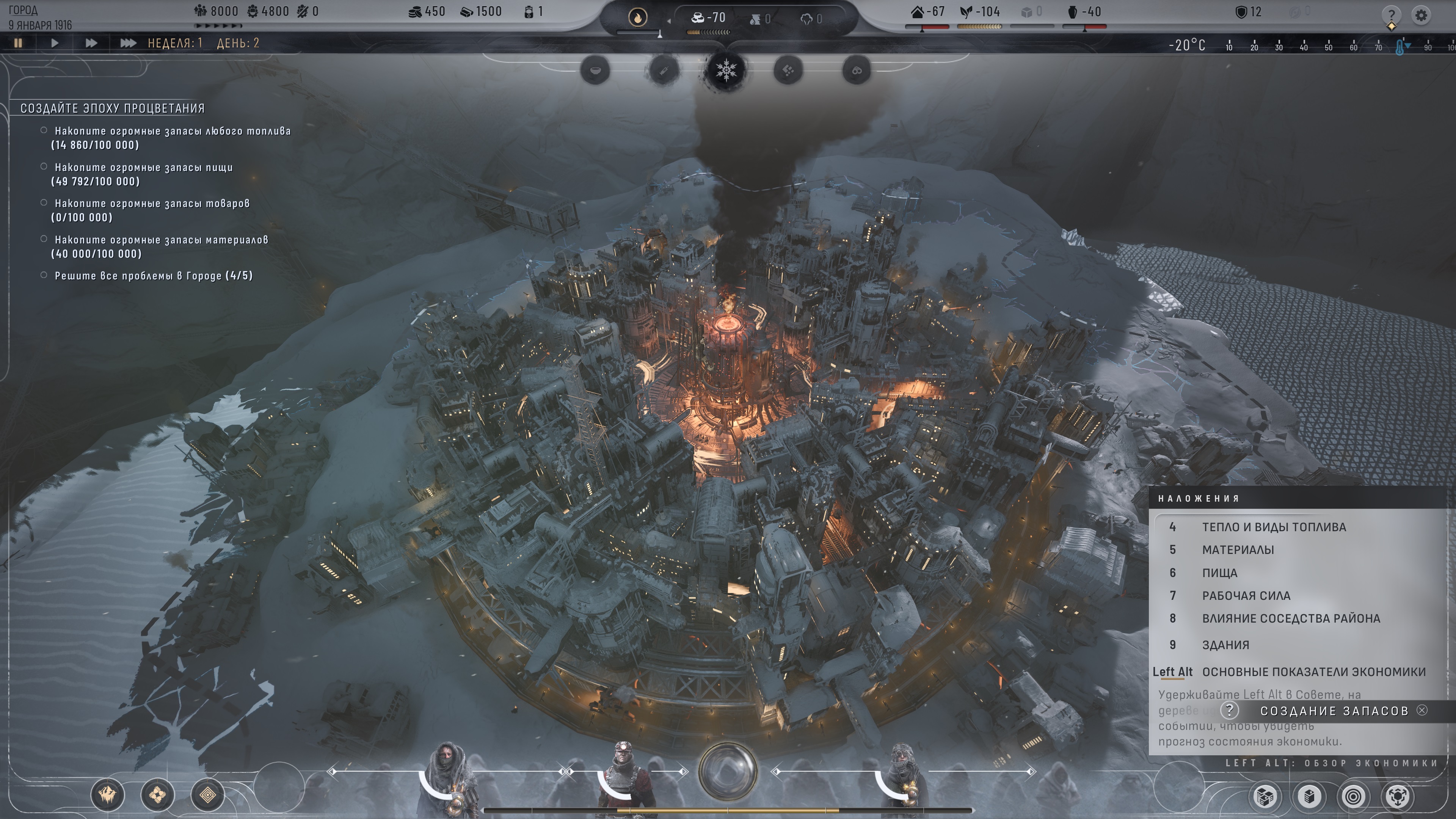Show the food overlay
Screen dimensions: 1456x819
1219,573
